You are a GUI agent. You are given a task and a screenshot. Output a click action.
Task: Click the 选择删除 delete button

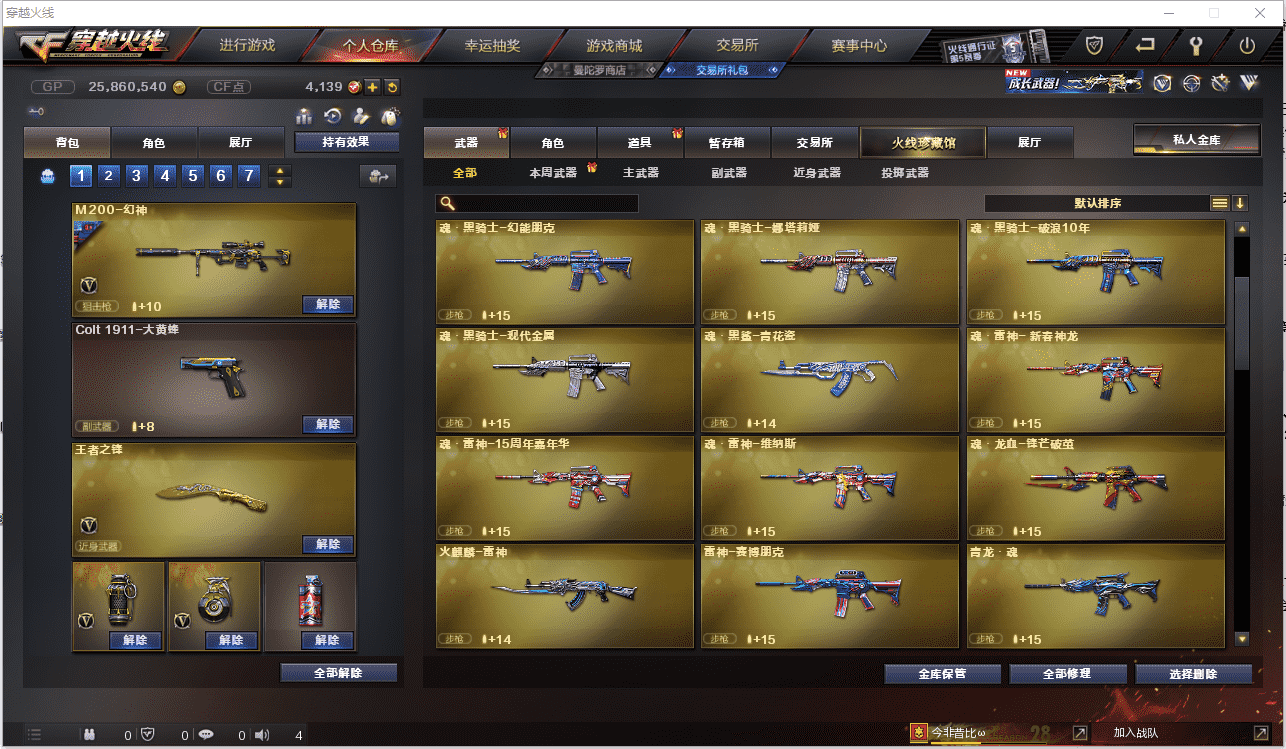pos(1193,674)
